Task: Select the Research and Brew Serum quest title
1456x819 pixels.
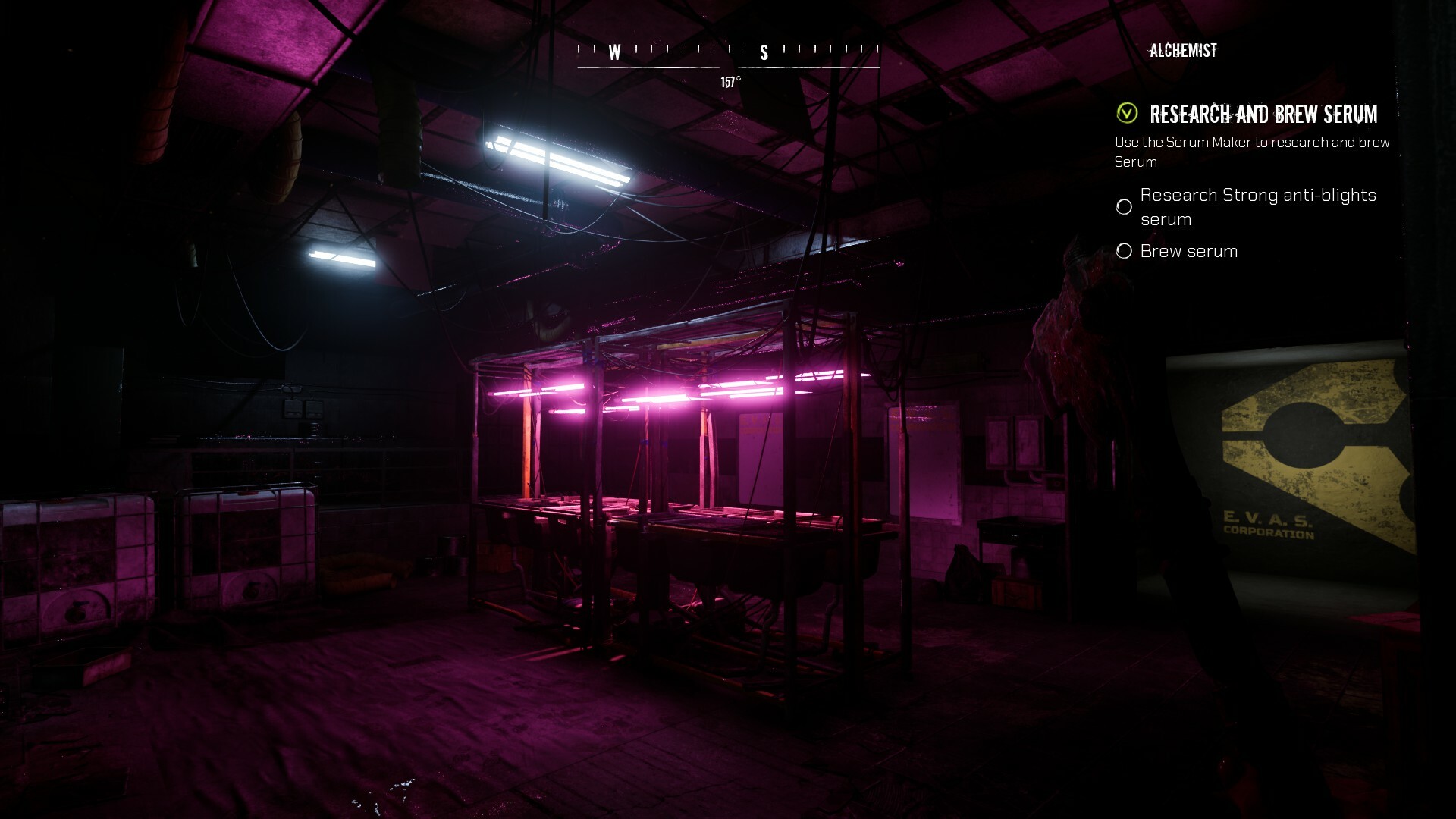Action: click(x=1263, y=115)
